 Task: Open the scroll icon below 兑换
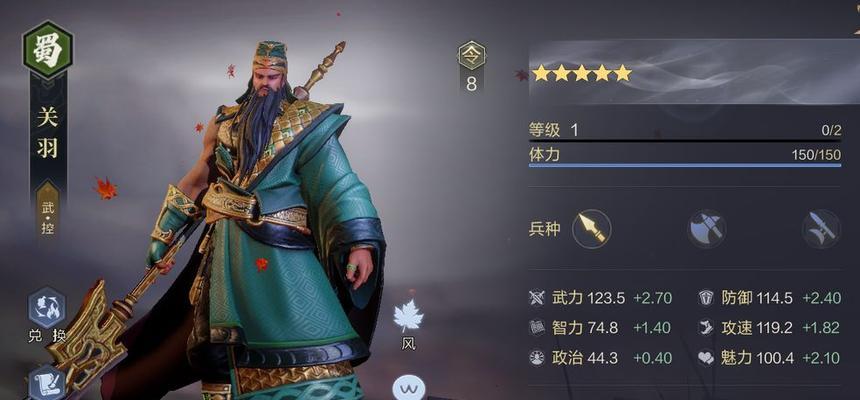point(46,383)
